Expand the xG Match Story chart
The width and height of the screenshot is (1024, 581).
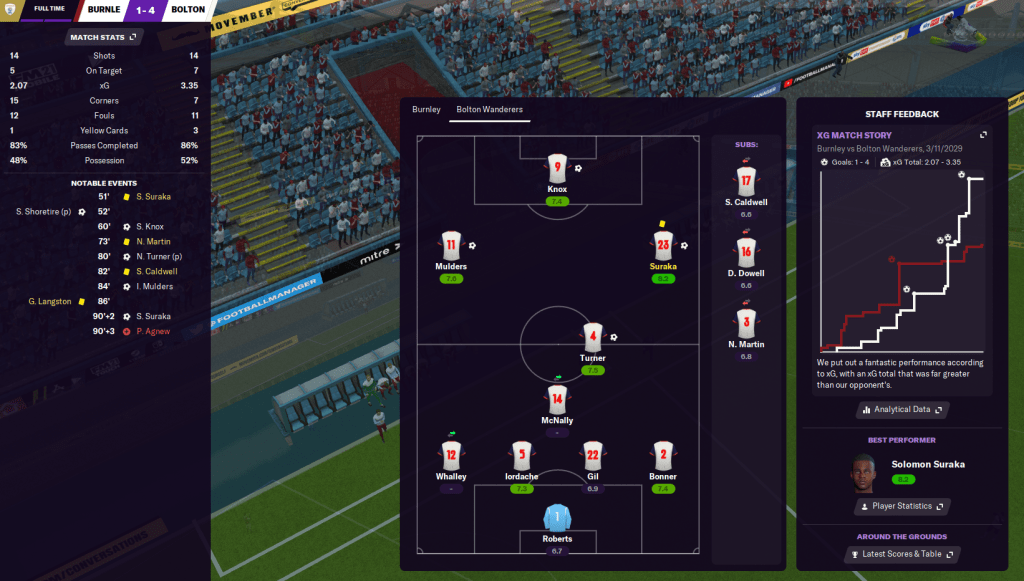coord(983,135)
